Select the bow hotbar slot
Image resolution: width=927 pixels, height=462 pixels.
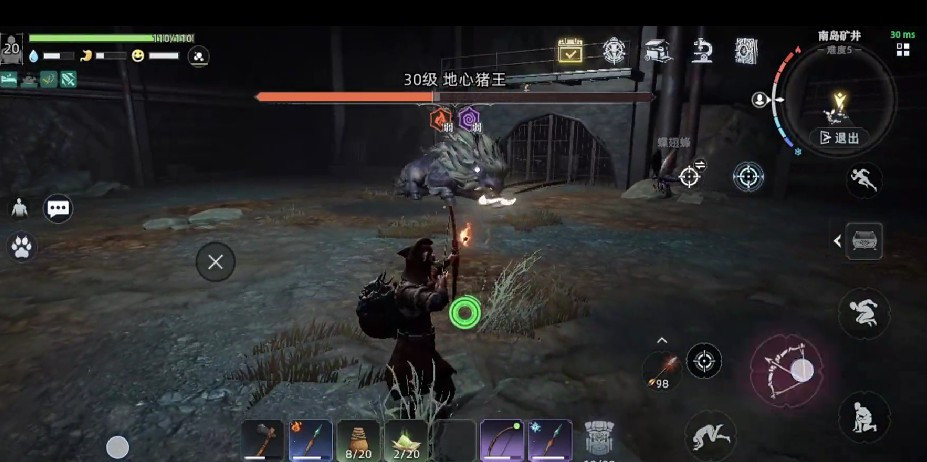click(x=502, y=440)
